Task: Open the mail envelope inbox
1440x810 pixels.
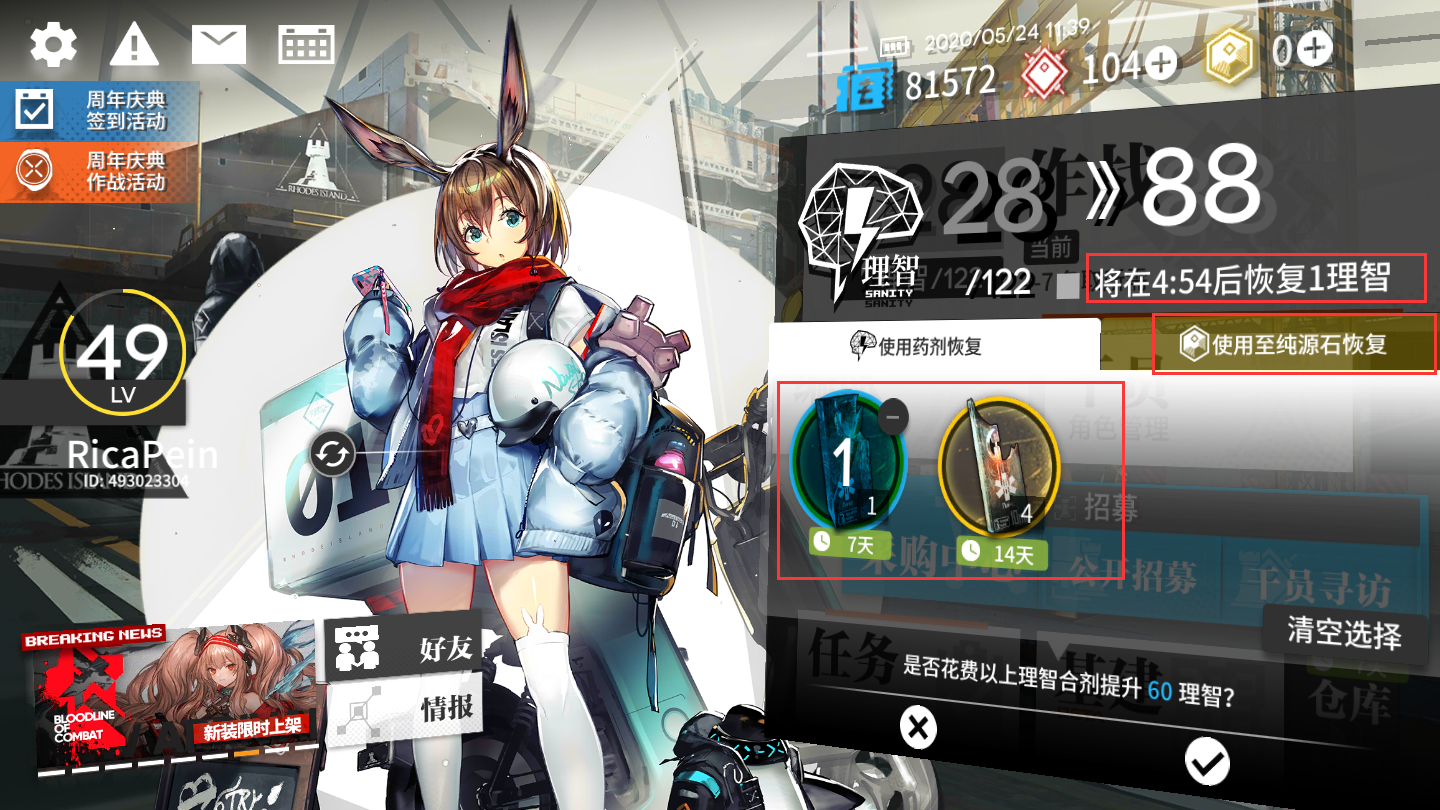Action: click(x=219, y=44)
